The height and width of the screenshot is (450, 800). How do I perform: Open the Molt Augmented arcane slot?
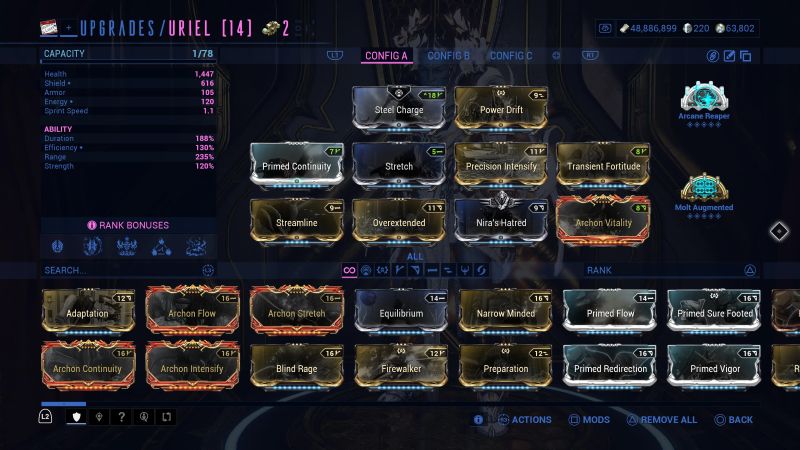tap(705, 192)
